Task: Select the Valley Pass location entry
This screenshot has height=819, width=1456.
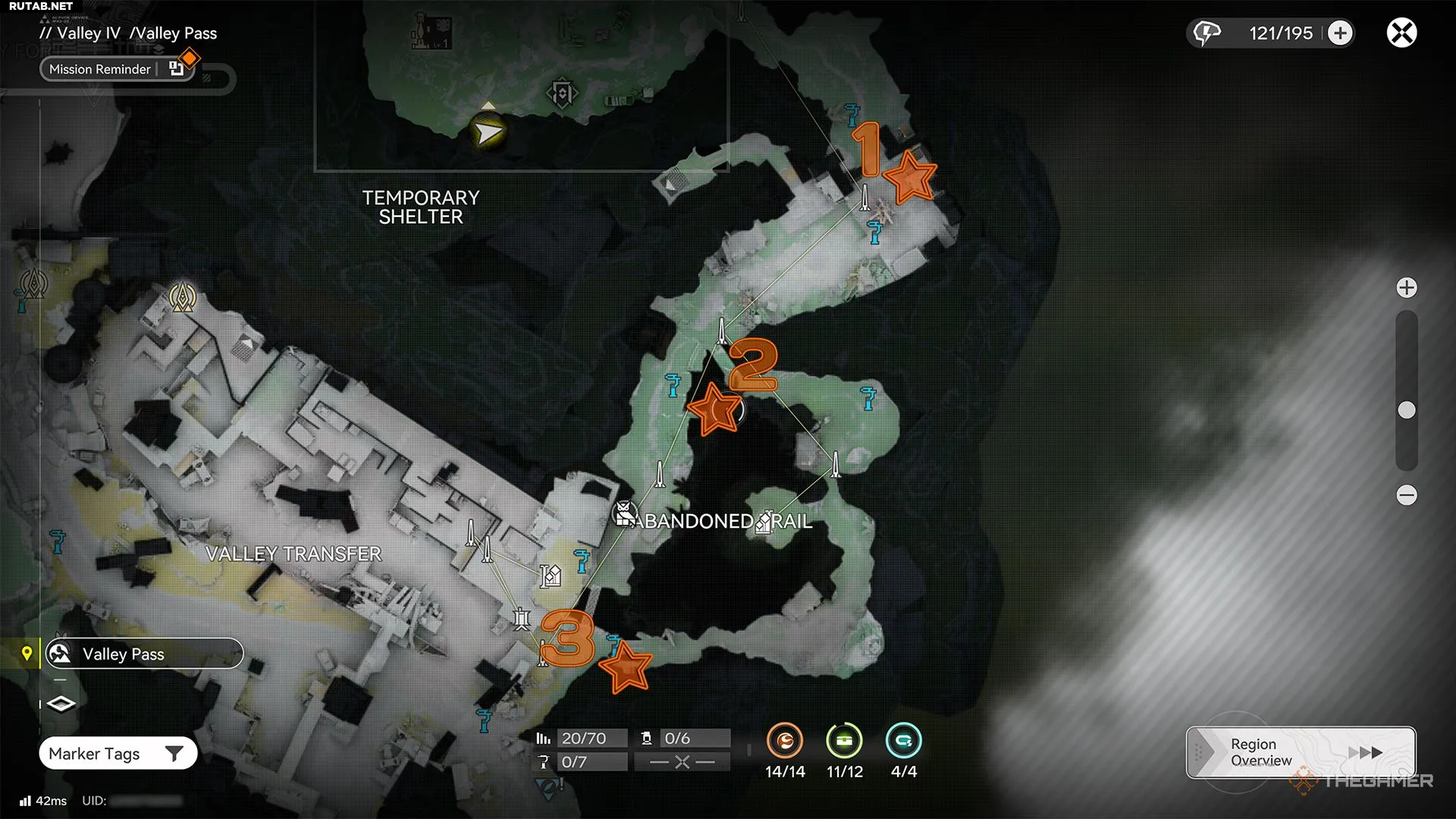Action: (x=144, y=654)
